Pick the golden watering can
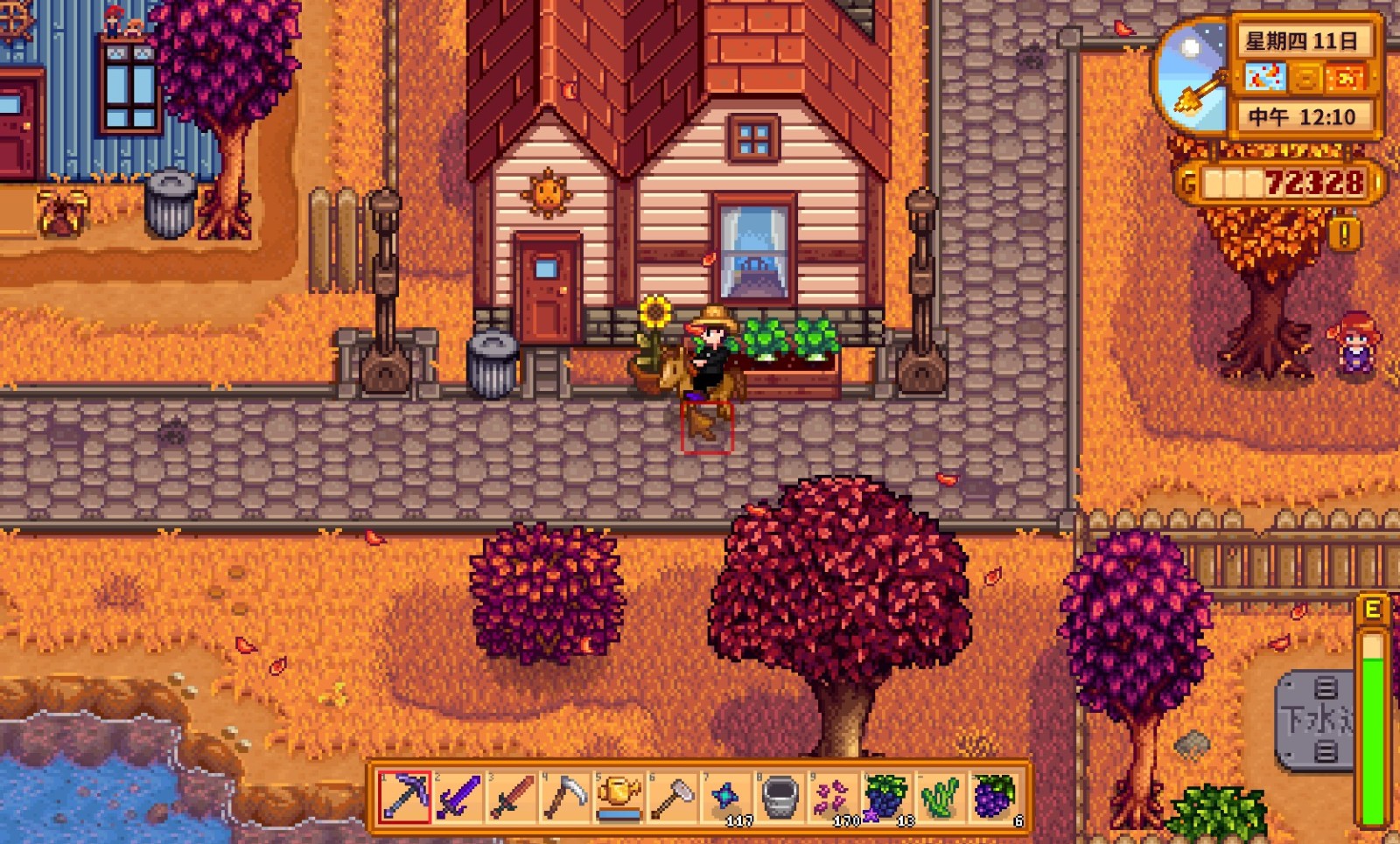The image size is (1400, 844). (619, 797)
